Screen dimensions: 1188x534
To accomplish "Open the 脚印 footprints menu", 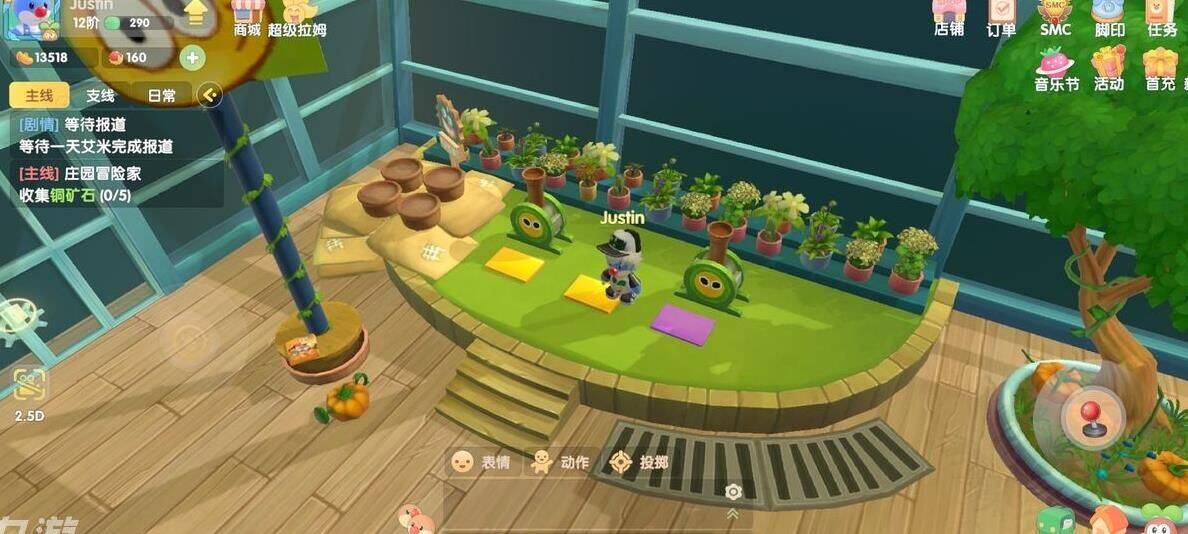I will [x=1109, y=17].
